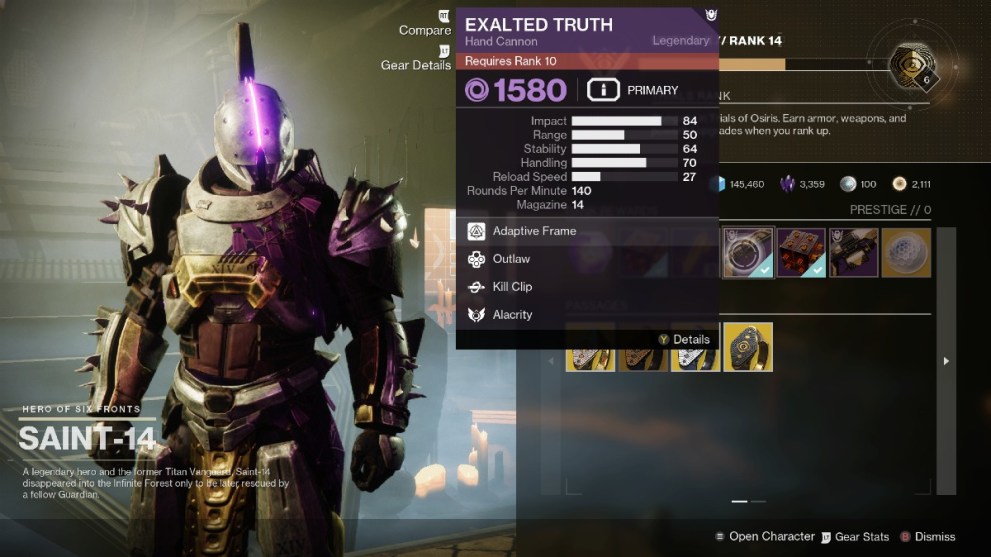Select the white honeycomb engram reward
This screenshot has width=991, height=557.
click(x=906, y=252)
